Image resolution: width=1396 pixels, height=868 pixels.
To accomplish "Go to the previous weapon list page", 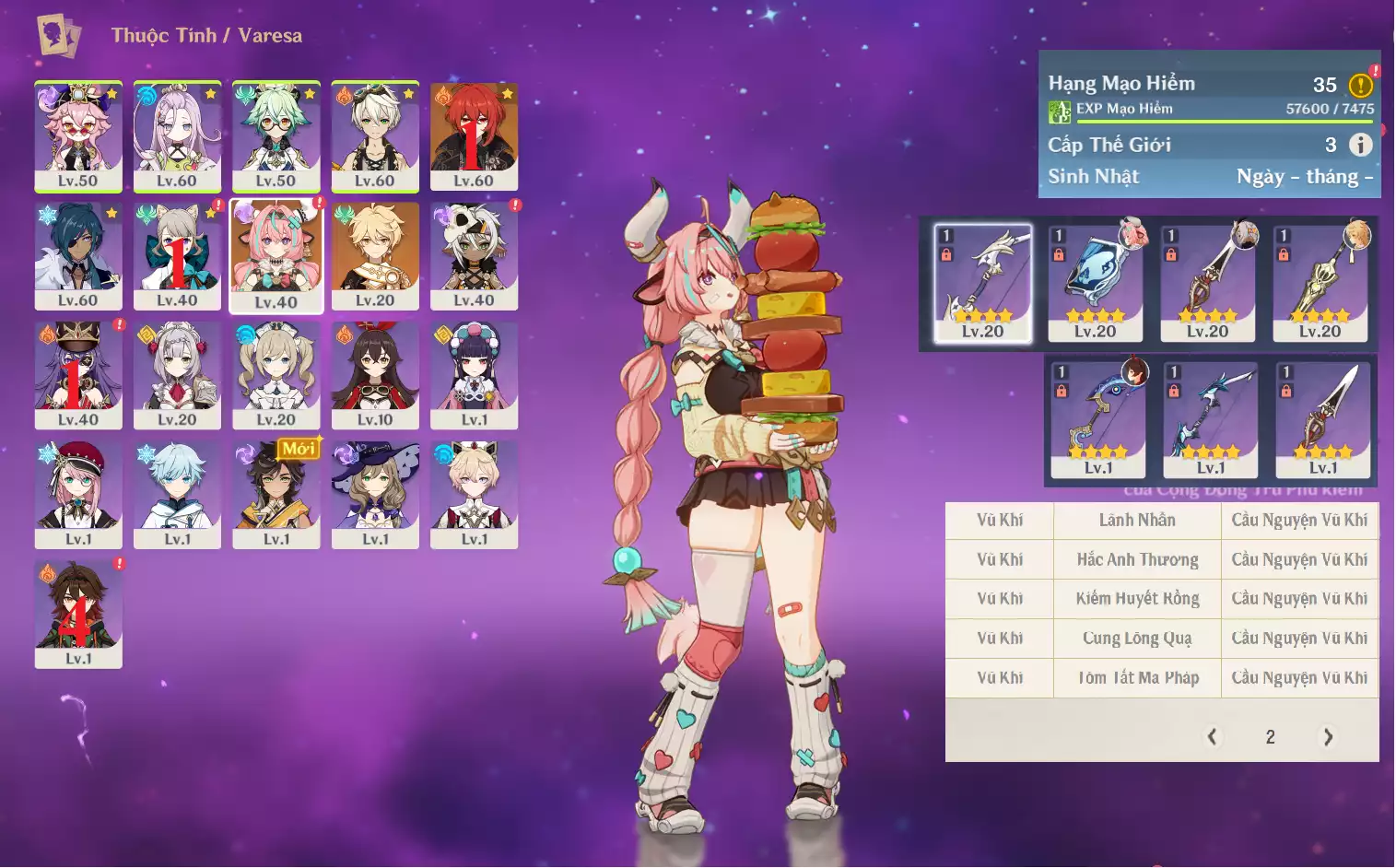I will pyautogui.click(x=1212, y=736).
